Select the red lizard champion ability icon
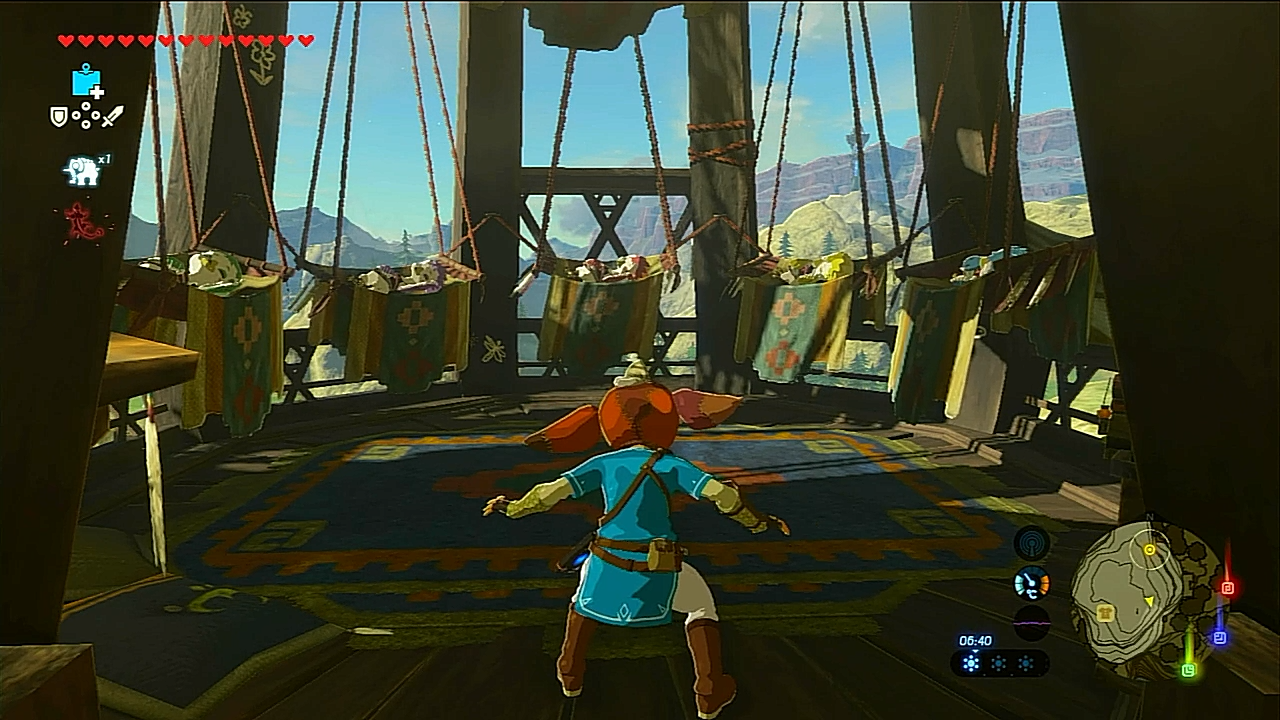Screen dimensions: 1280x720 pos(84,222)
